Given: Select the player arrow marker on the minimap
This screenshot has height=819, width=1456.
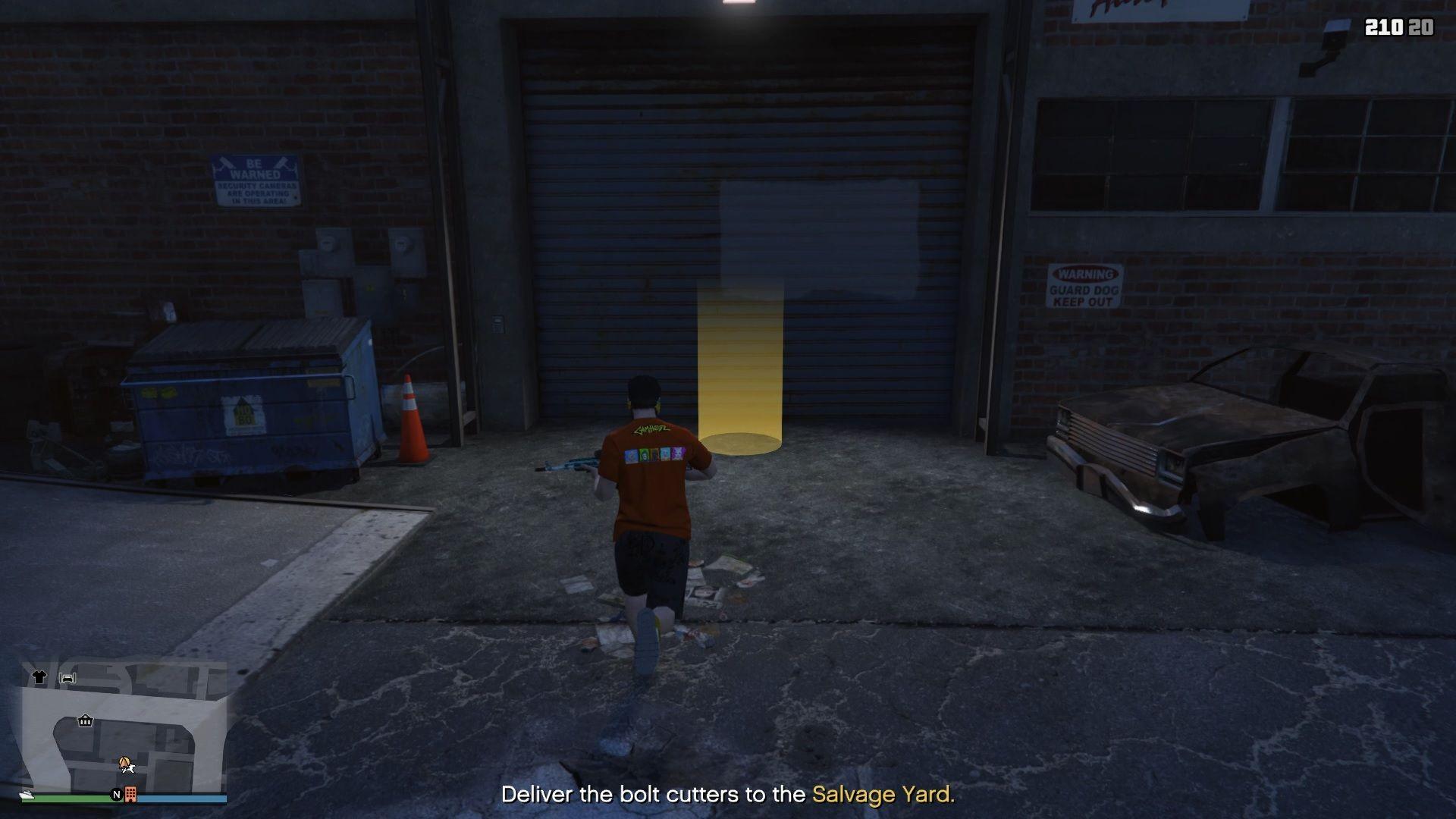Looking at the screenshot, I should pyautogui.click(x=124, y=763).
